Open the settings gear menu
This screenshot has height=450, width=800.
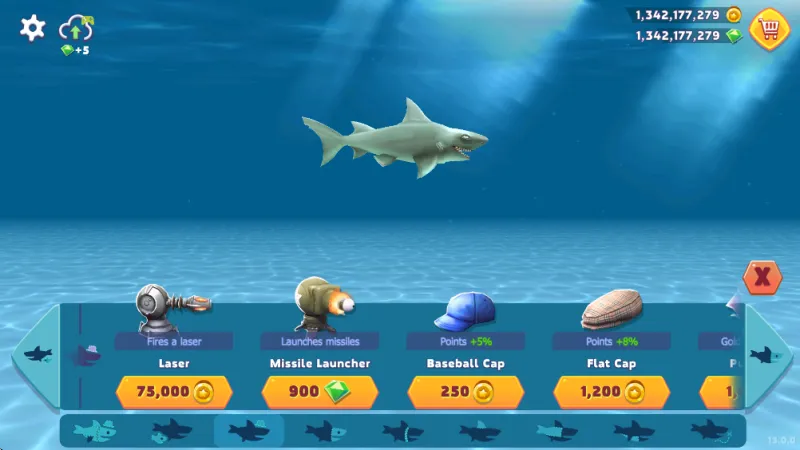click(x=32, y=28)
